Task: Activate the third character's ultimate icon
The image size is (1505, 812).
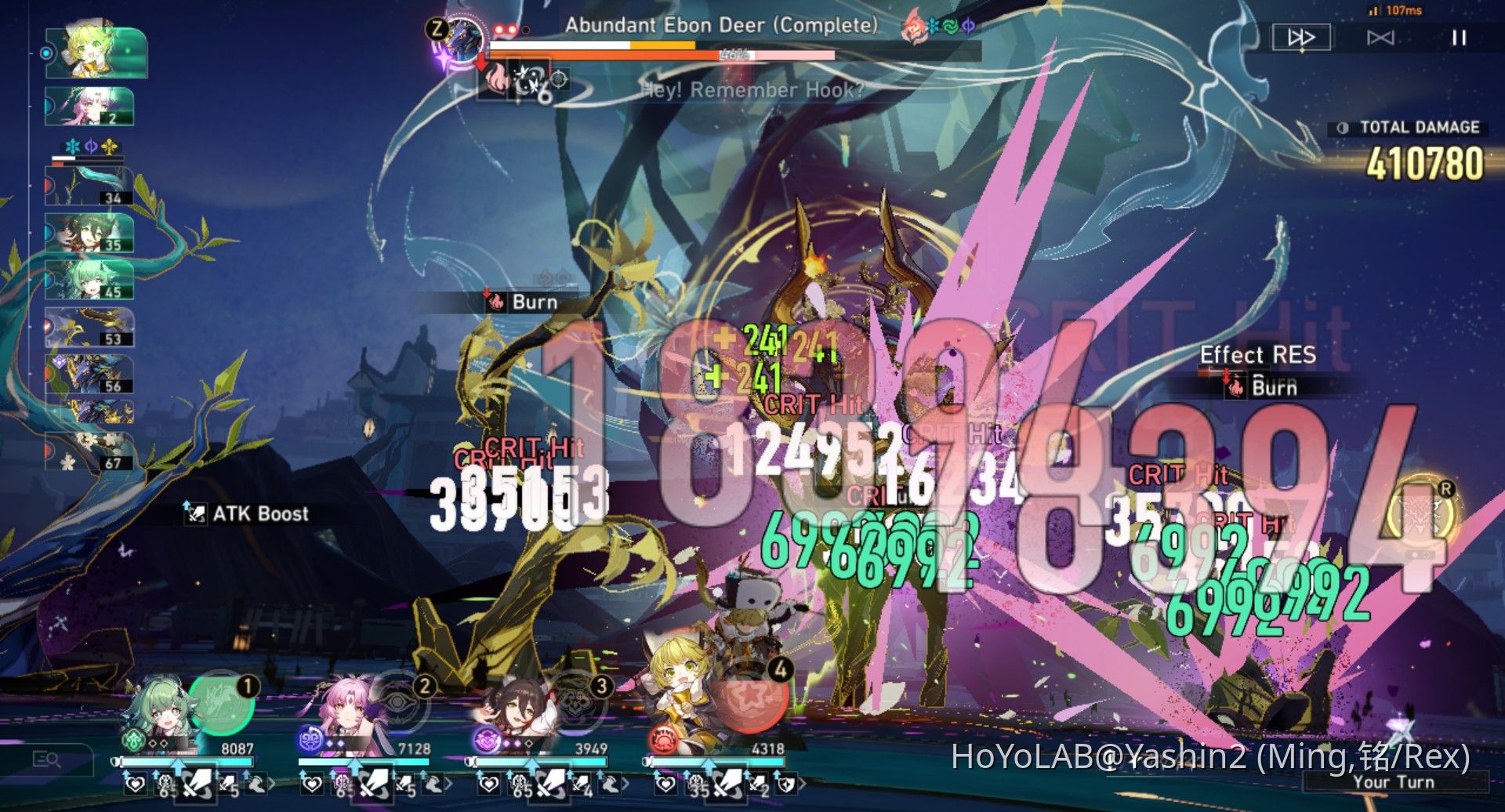Action: [576, 703]
